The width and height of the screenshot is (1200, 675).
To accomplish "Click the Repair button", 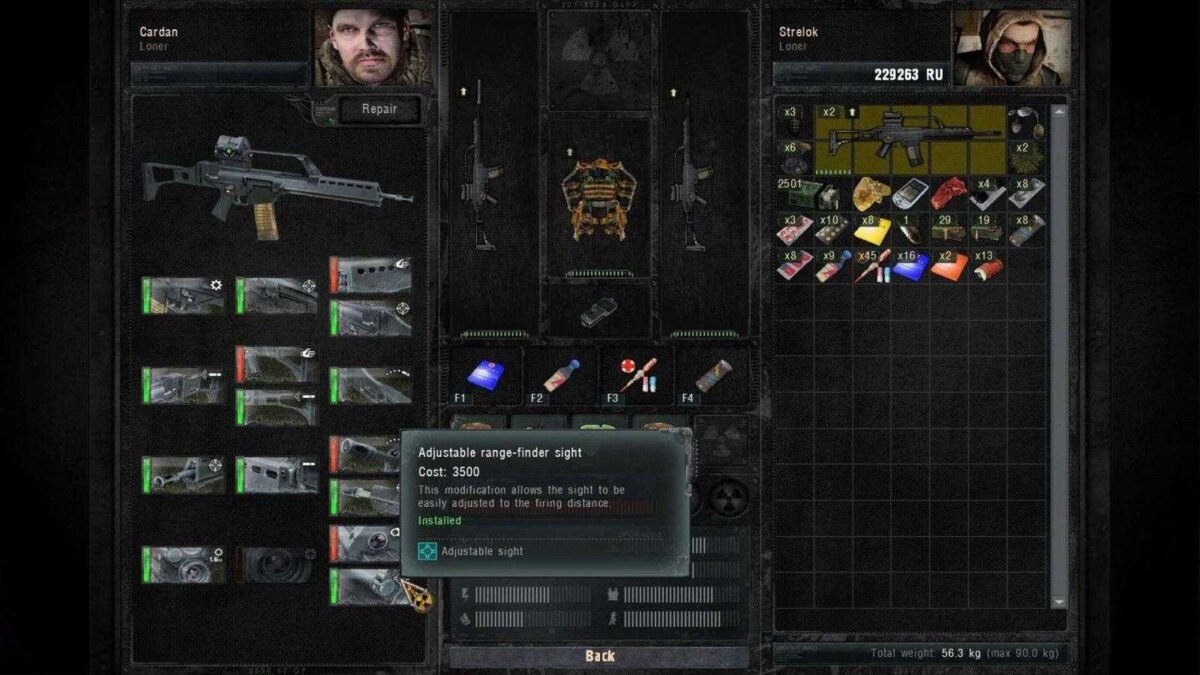I will point(378,110).
